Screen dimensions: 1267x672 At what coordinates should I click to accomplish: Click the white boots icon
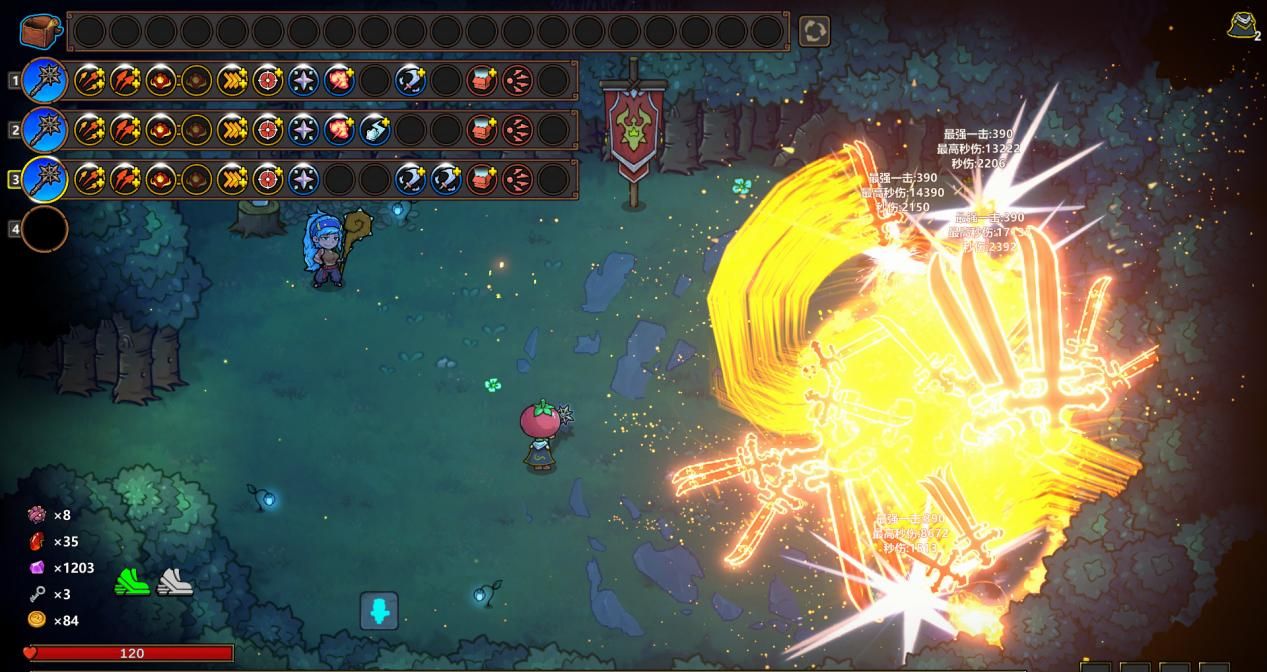[175, 581]
